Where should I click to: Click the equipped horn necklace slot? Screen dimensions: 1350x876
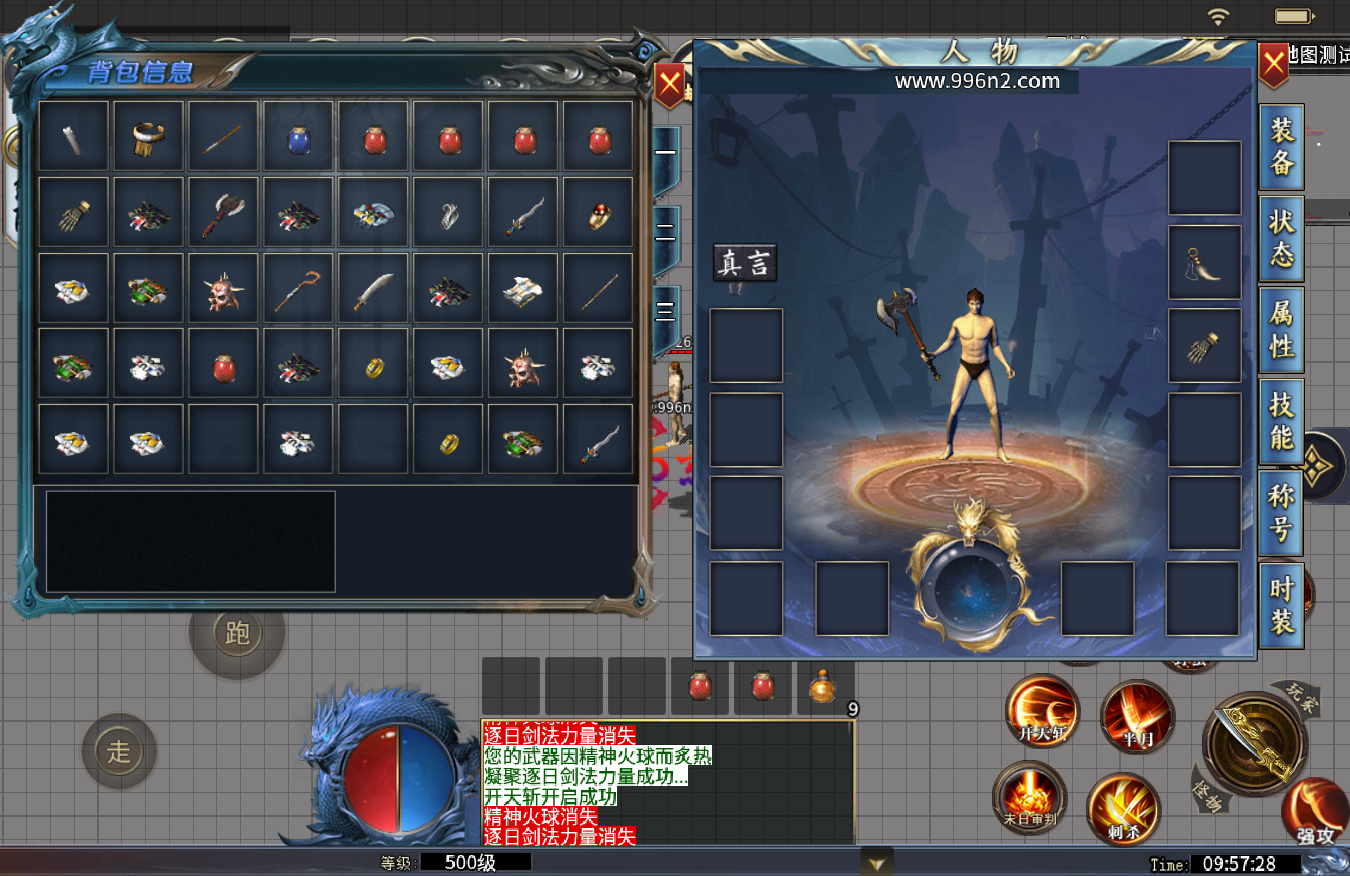(x=1204, y=262)
